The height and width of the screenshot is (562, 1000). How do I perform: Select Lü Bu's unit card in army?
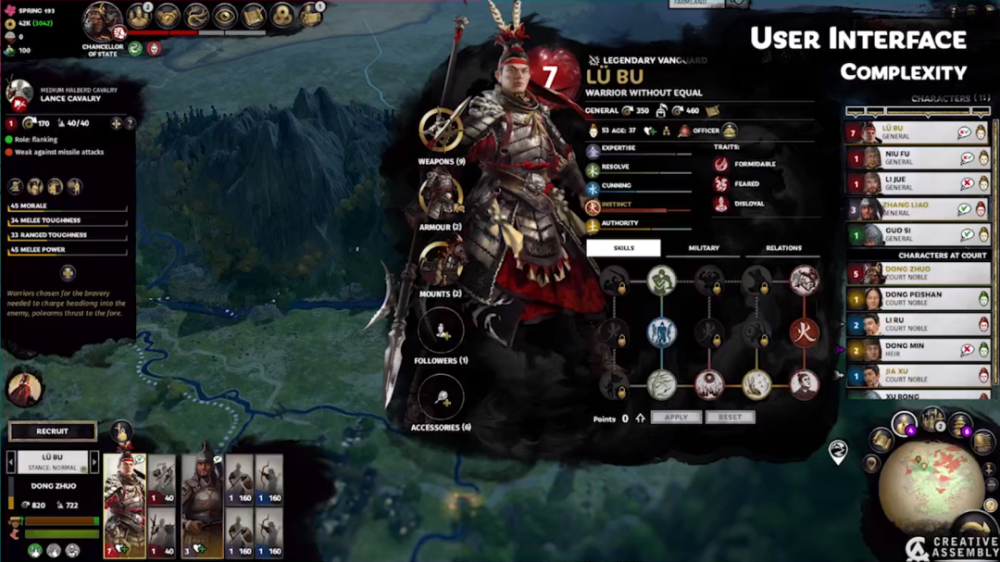125,505
